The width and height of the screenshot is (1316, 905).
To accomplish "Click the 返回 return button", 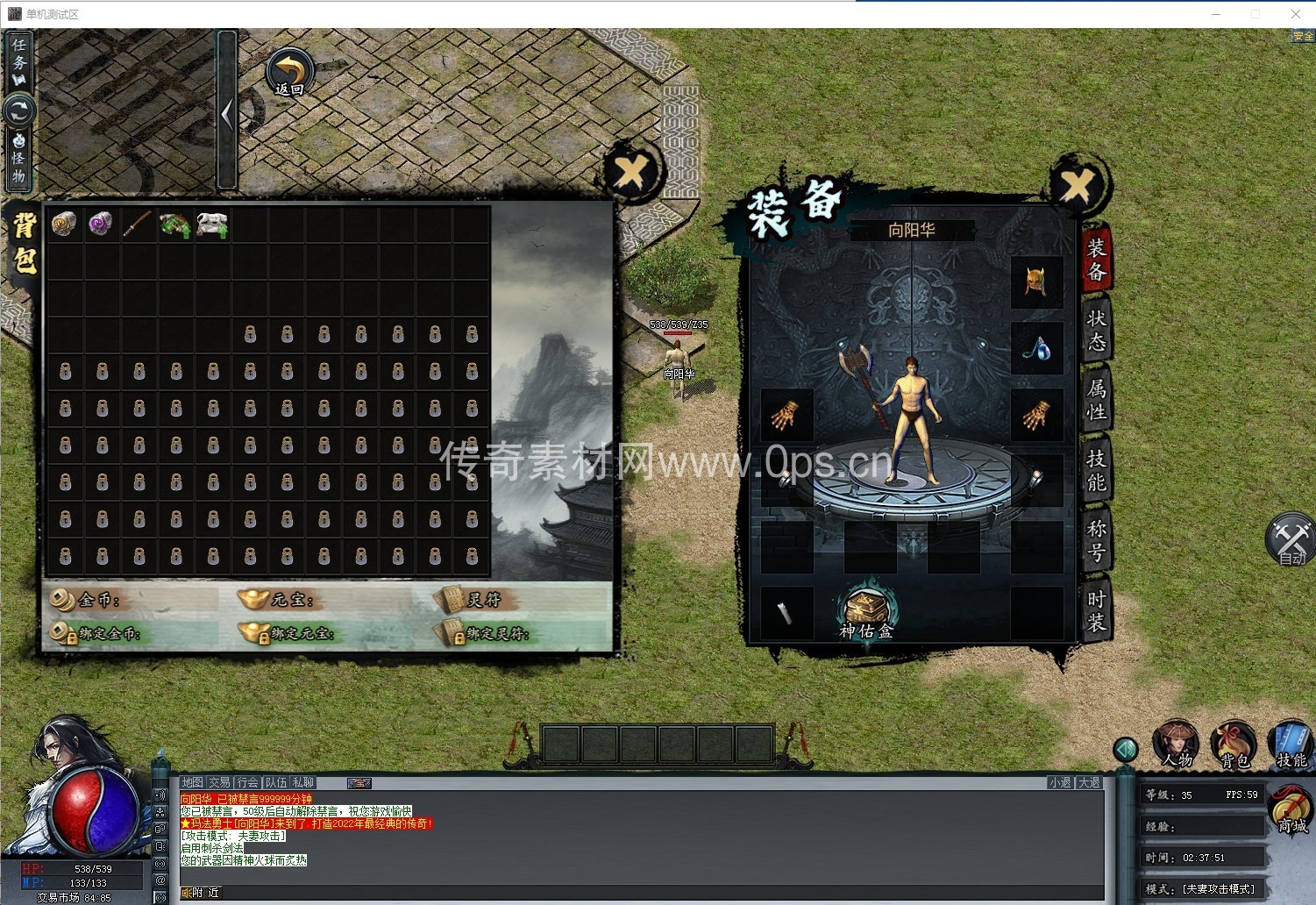I will tap(289, 74).
